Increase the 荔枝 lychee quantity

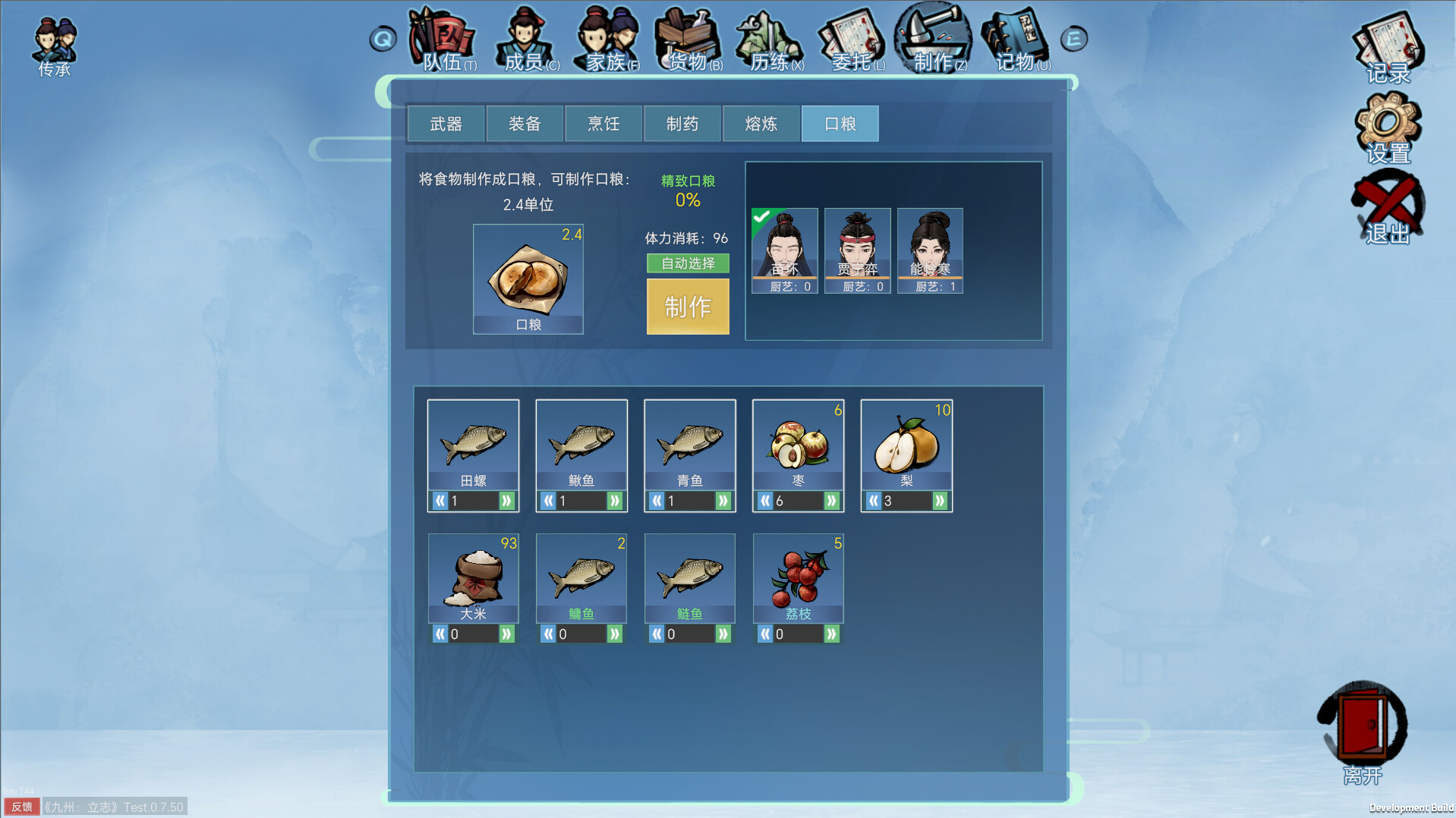pyautogui.click(x=831, y=634)
